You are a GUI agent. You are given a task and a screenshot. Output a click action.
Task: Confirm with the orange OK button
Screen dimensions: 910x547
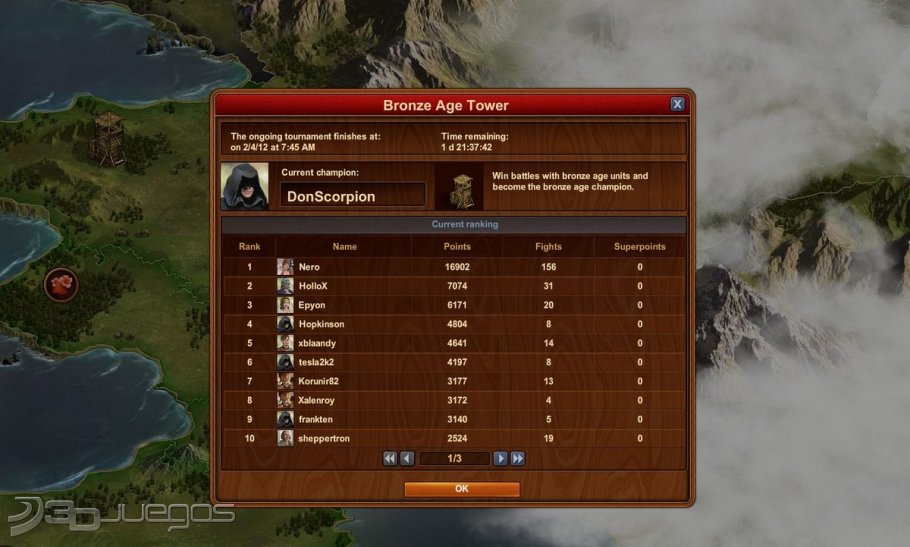(461, 489)
